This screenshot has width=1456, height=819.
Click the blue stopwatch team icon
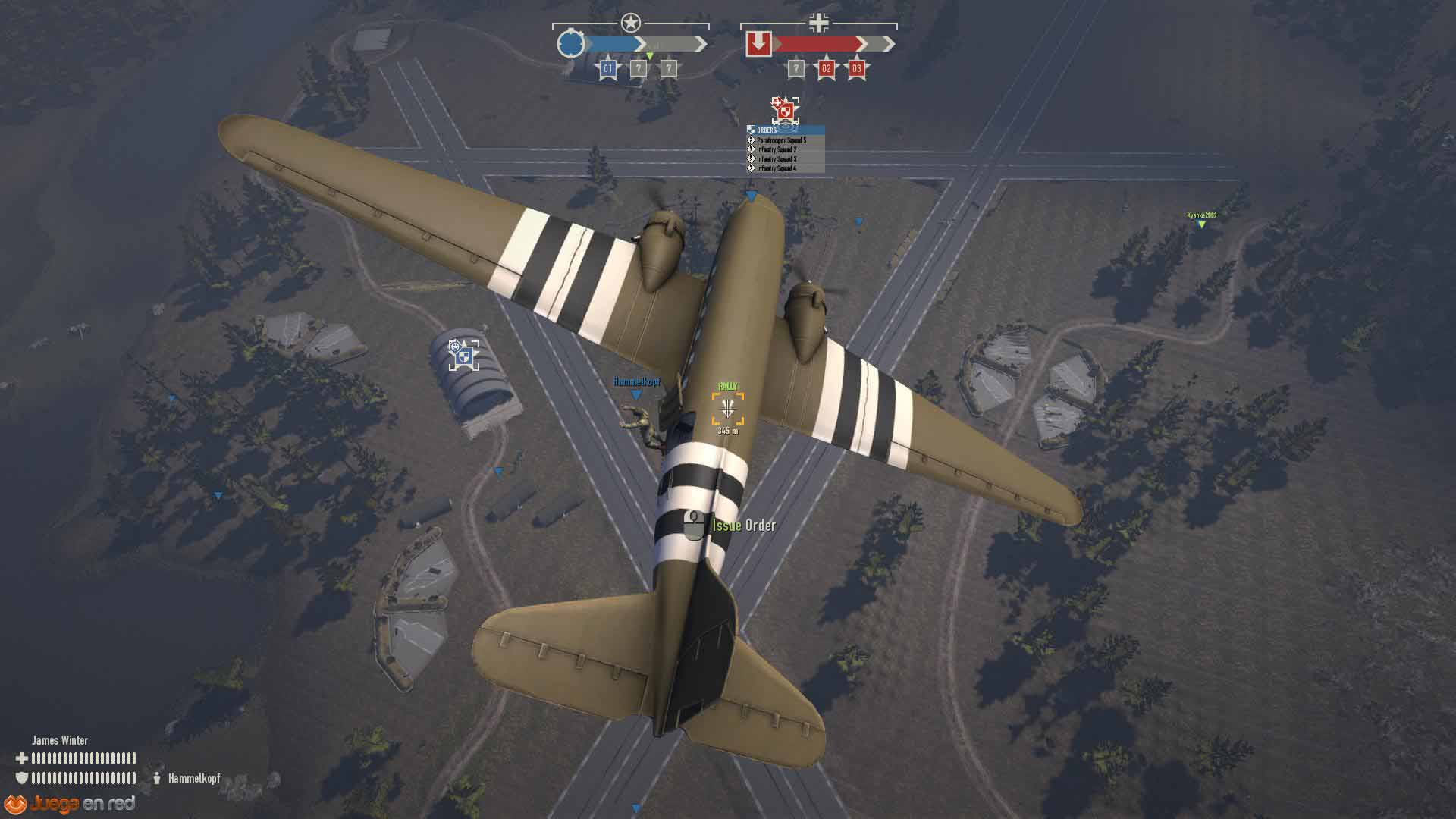tap(570, 43)
